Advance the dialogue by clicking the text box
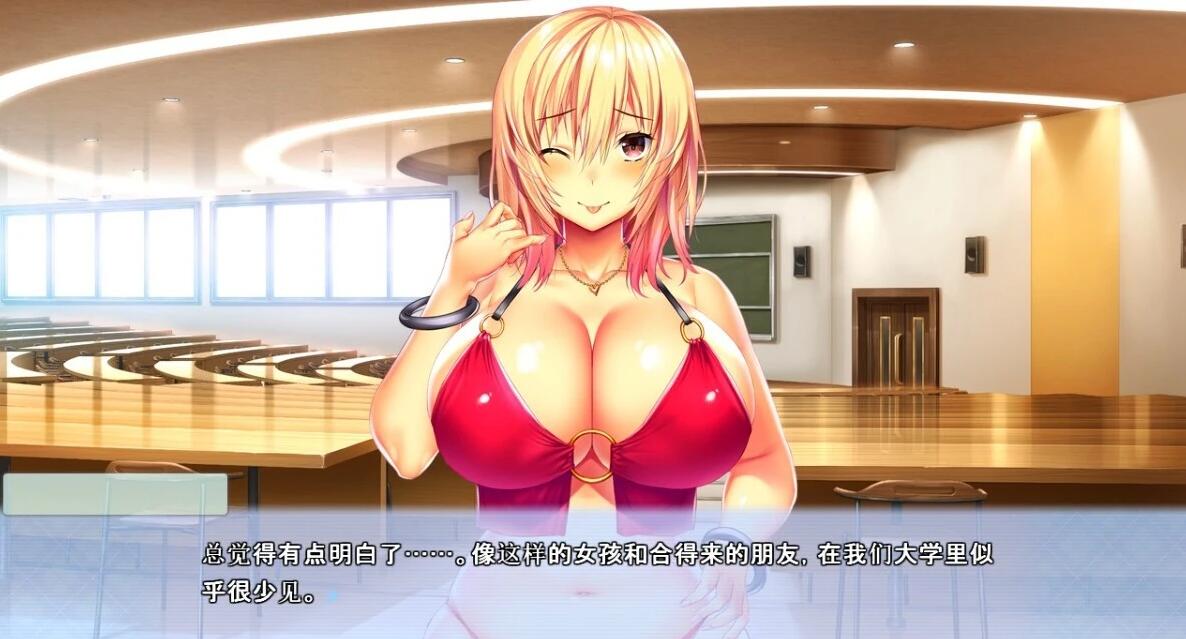1186x639 pixels. 592,574
